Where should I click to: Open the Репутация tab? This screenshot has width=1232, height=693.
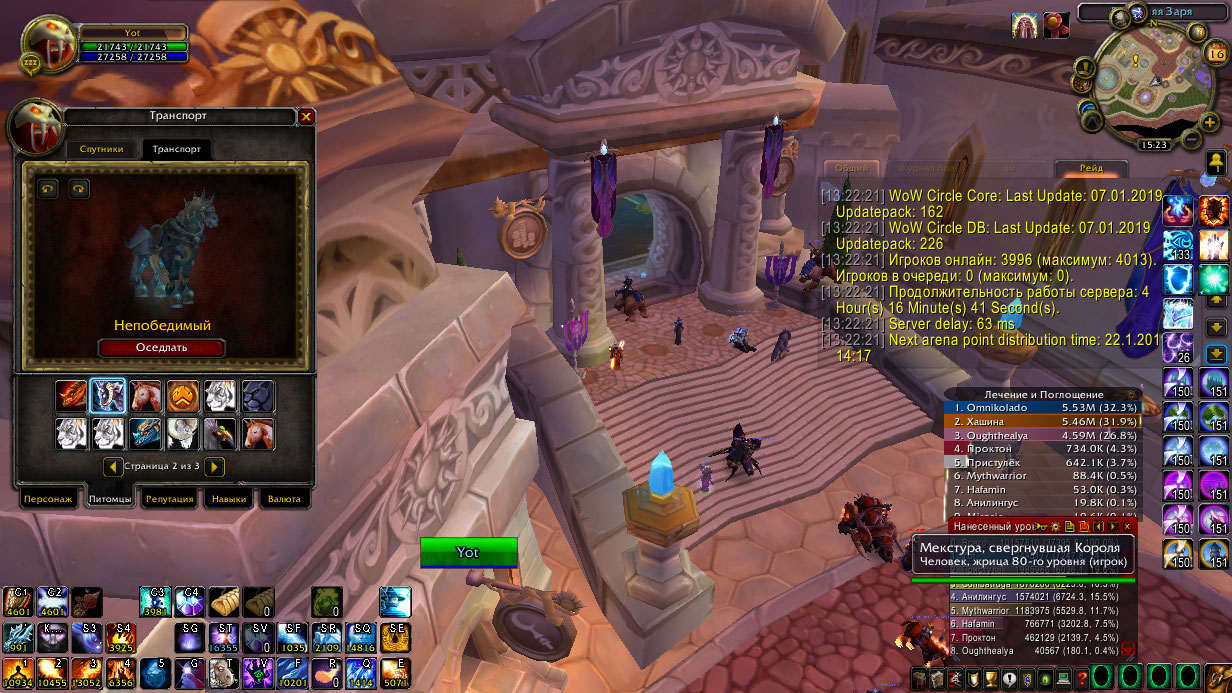click(x=169, y=498)
